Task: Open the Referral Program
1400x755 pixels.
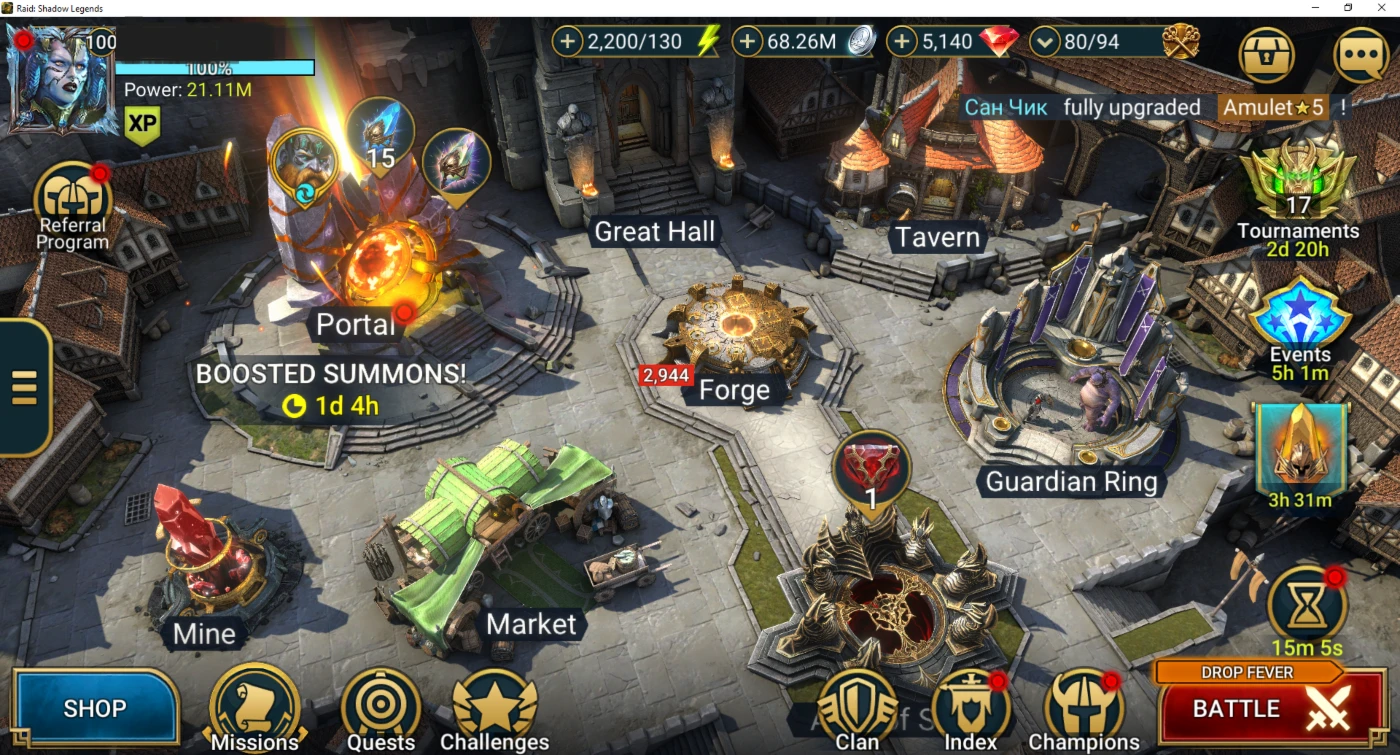Action: tap(72, 205)
